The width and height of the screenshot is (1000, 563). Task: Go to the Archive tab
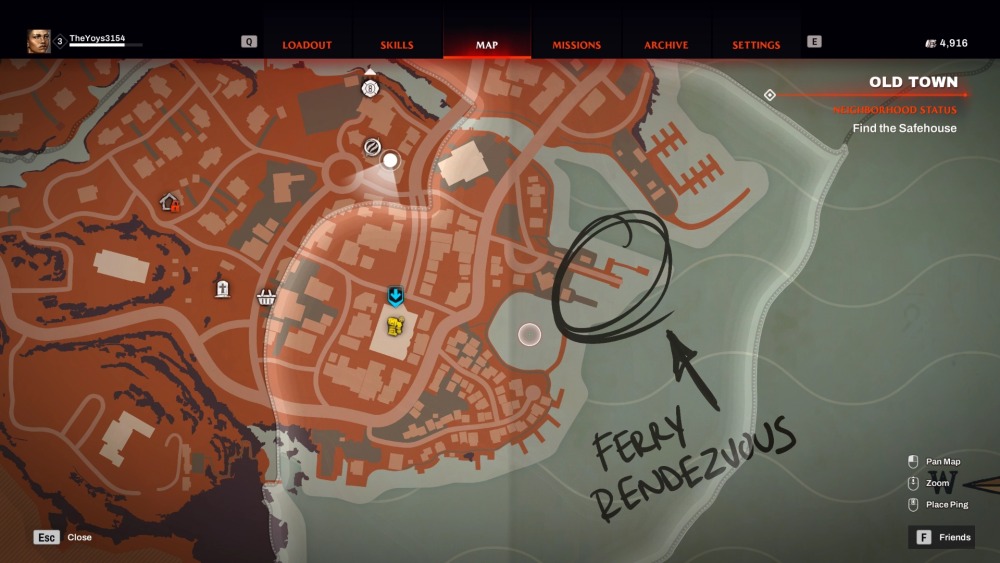[x=666, y=45]
